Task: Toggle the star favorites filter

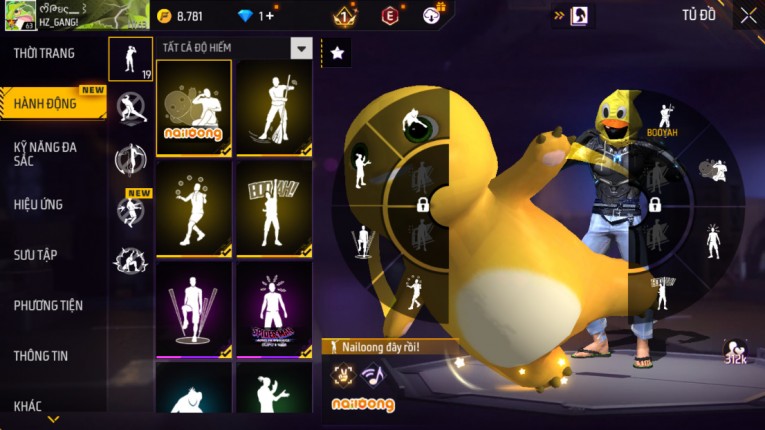Action: [337, 53]
